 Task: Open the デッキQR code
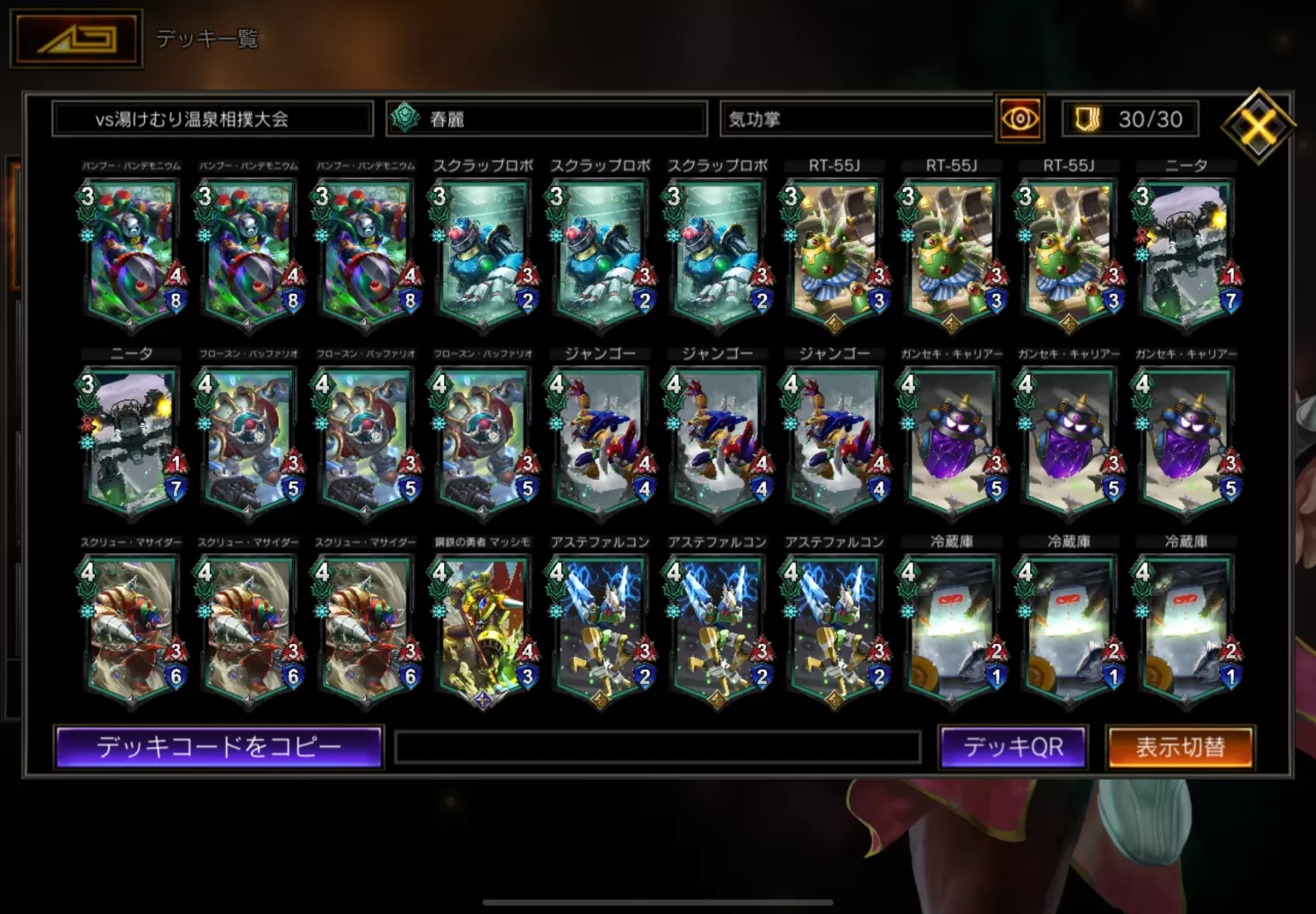pyautogui.click(x=1012, y=747)
